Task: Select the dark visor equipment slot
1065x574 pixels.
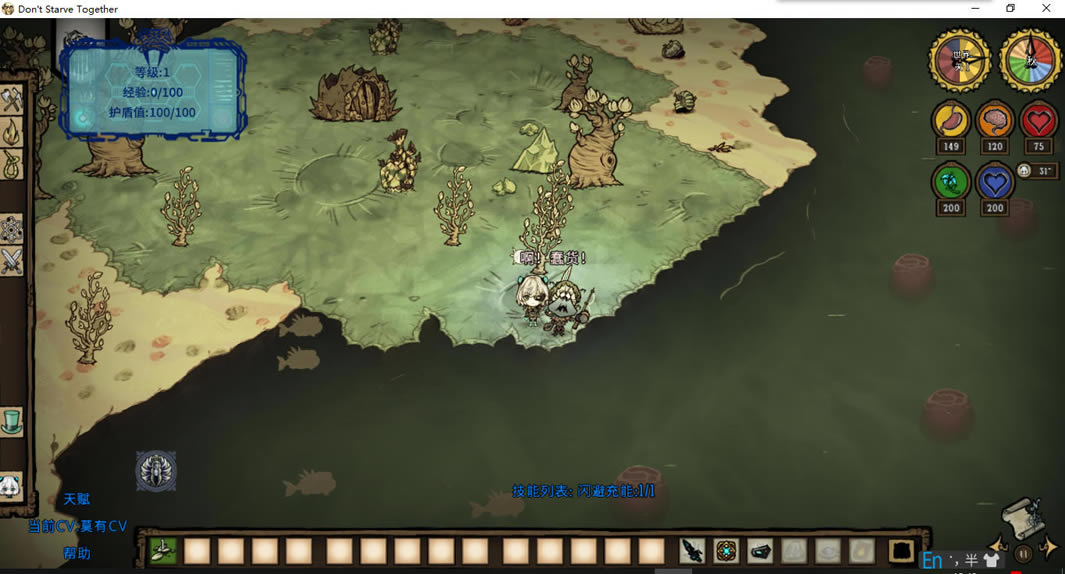Action: click(x=760, y=550)
